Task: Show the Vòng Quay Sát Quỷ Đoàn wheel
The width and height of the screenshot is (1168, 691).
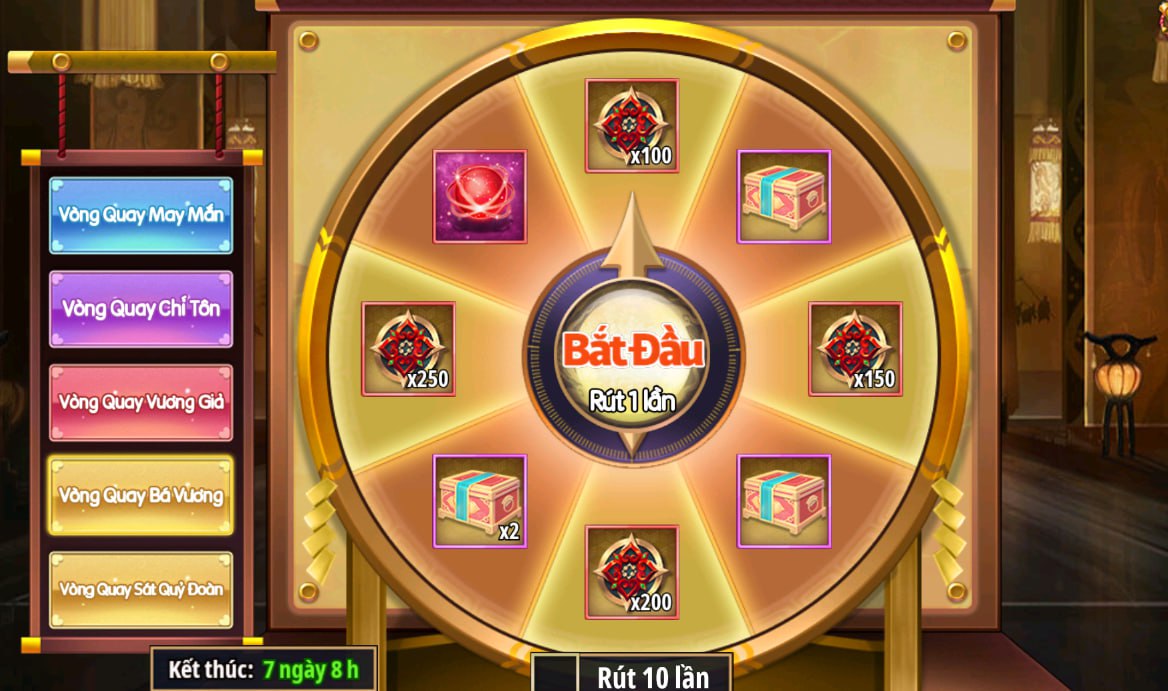Action: tap(141, 589)
